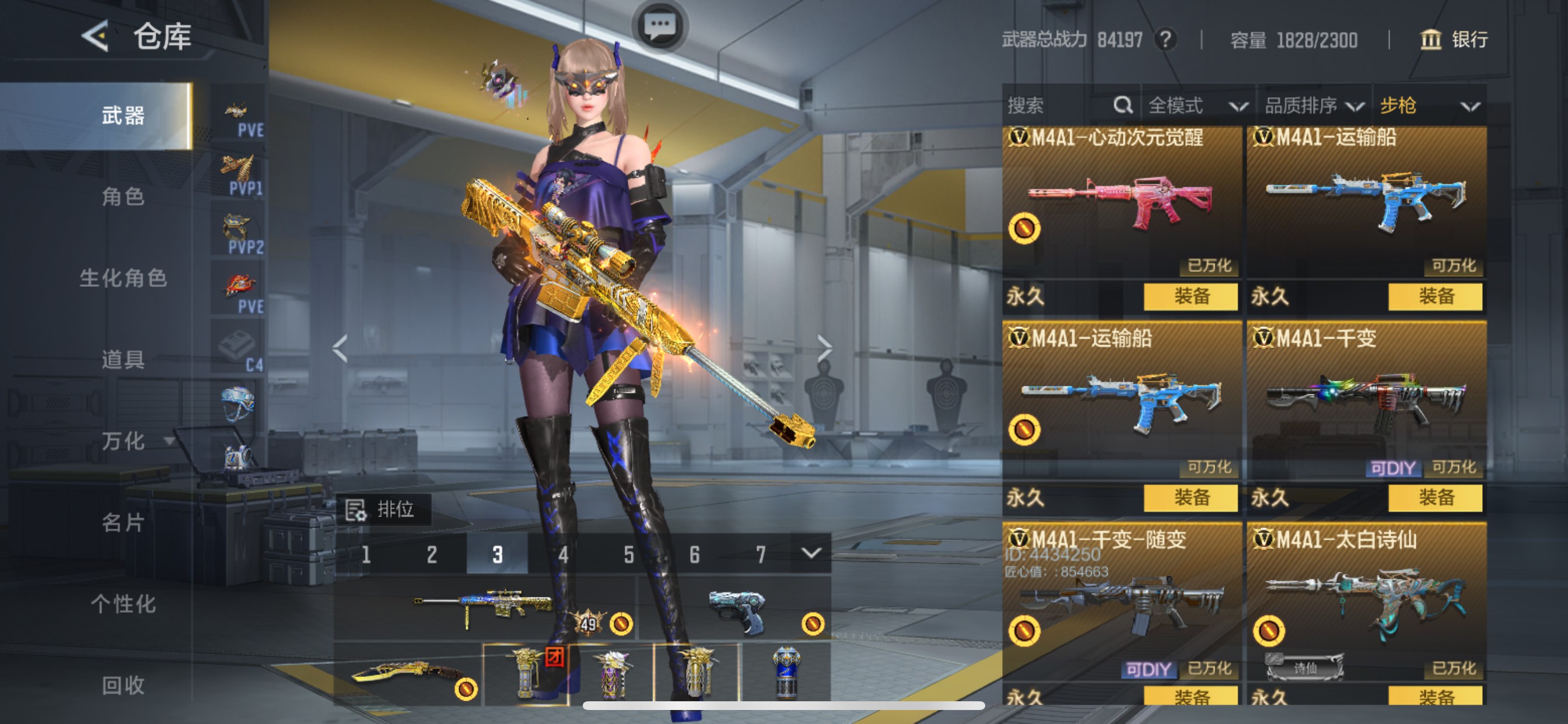Open the 角色 character category
1568x724 pixels.
coord(123,196)
